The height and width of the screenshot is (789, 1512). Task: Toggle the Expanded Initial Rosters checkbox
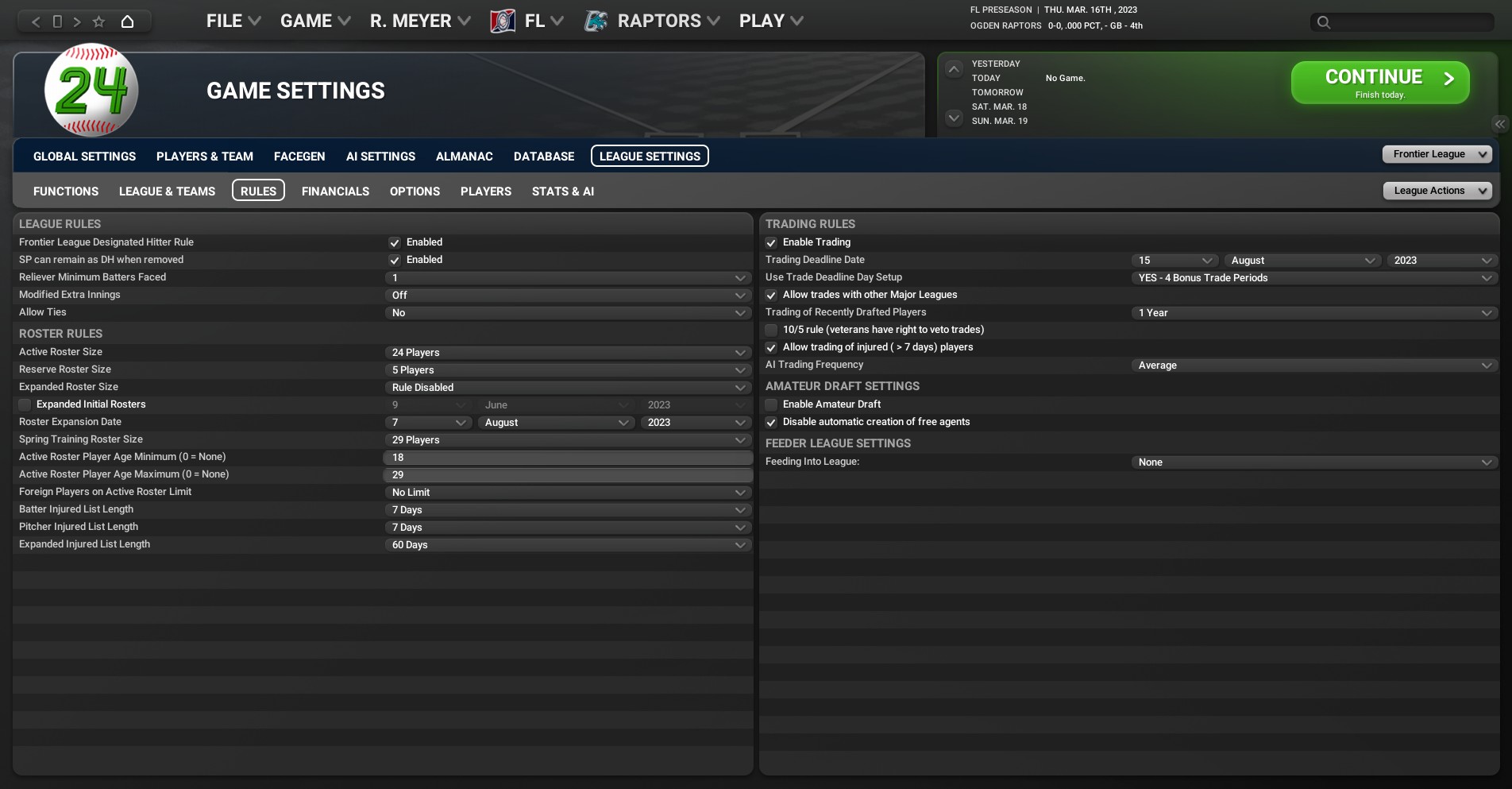(25, 404)
